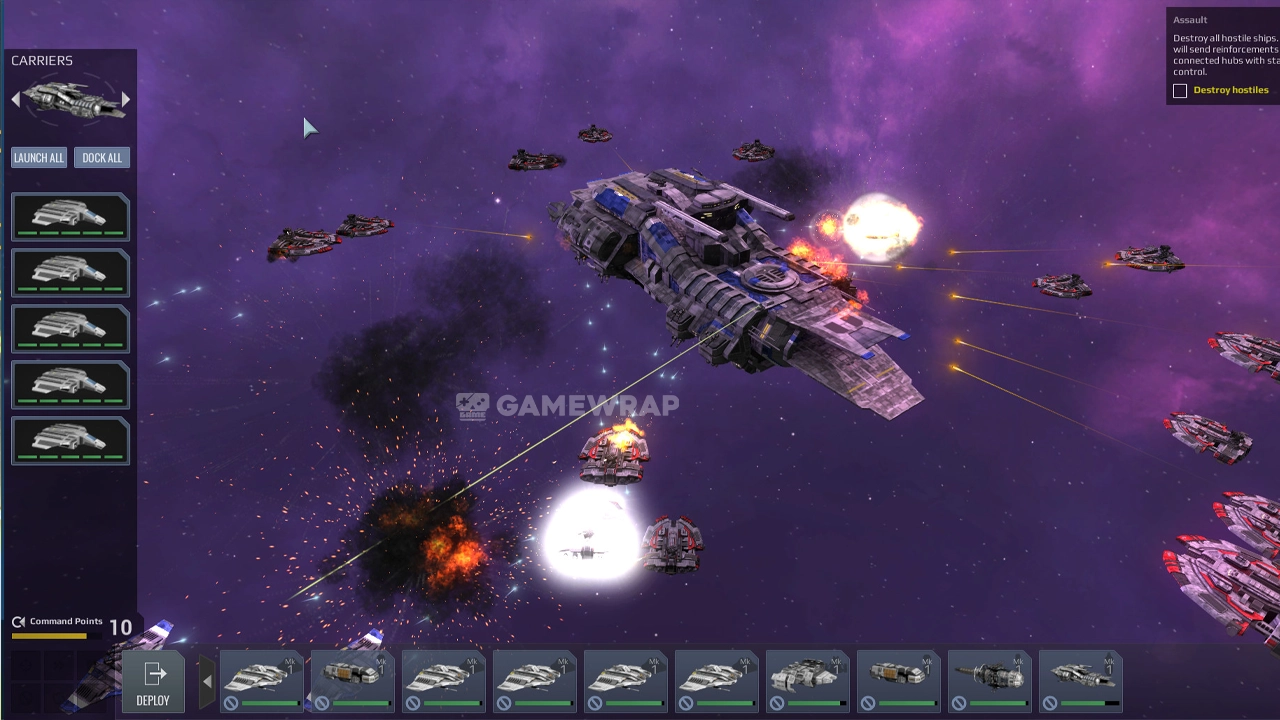Show the previous carrier with left arrow
1280x720 pixels.
tap(16, 99)
